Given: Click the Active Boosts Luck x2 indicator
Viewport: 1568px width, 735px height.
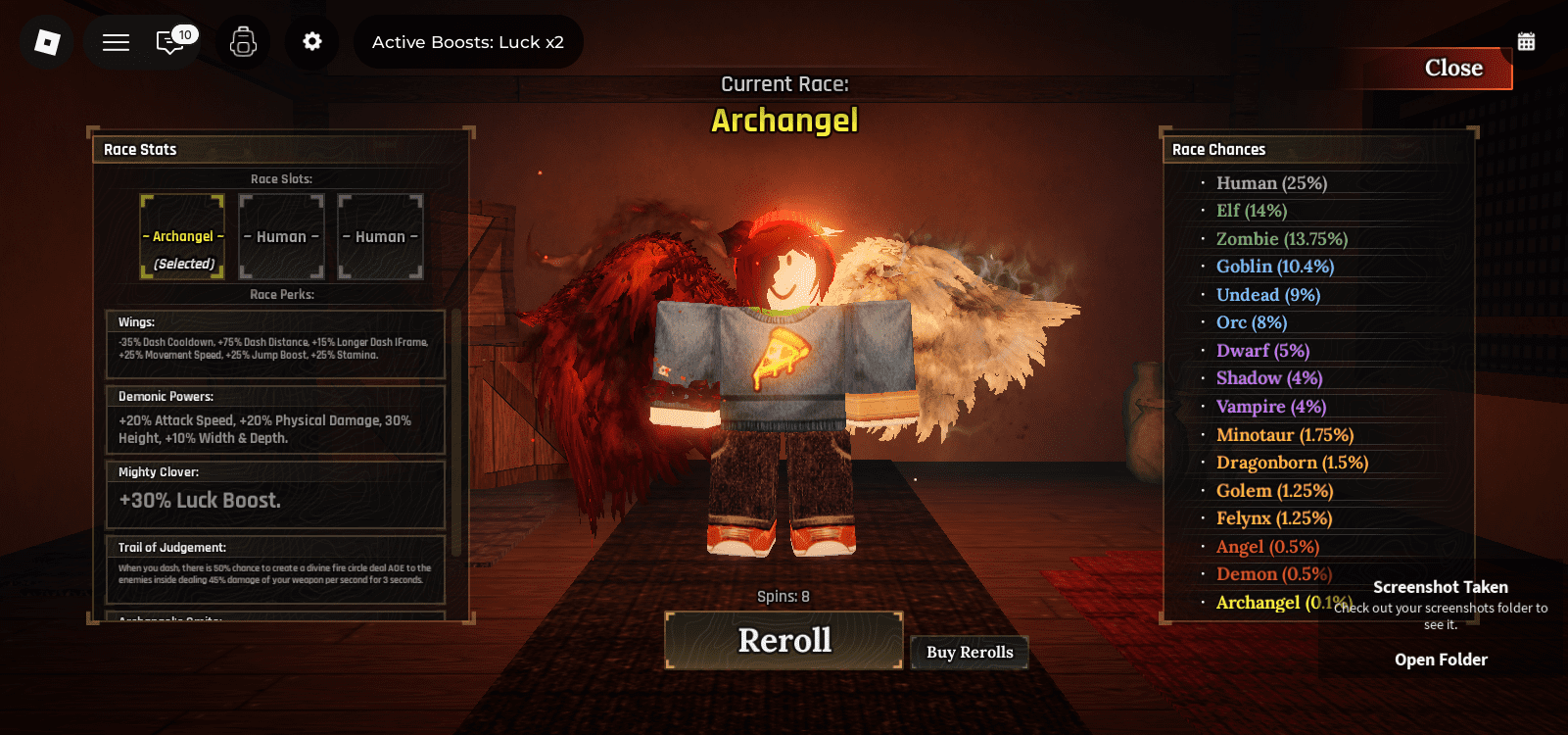Looking at the screenshot, I should point(468,41).
